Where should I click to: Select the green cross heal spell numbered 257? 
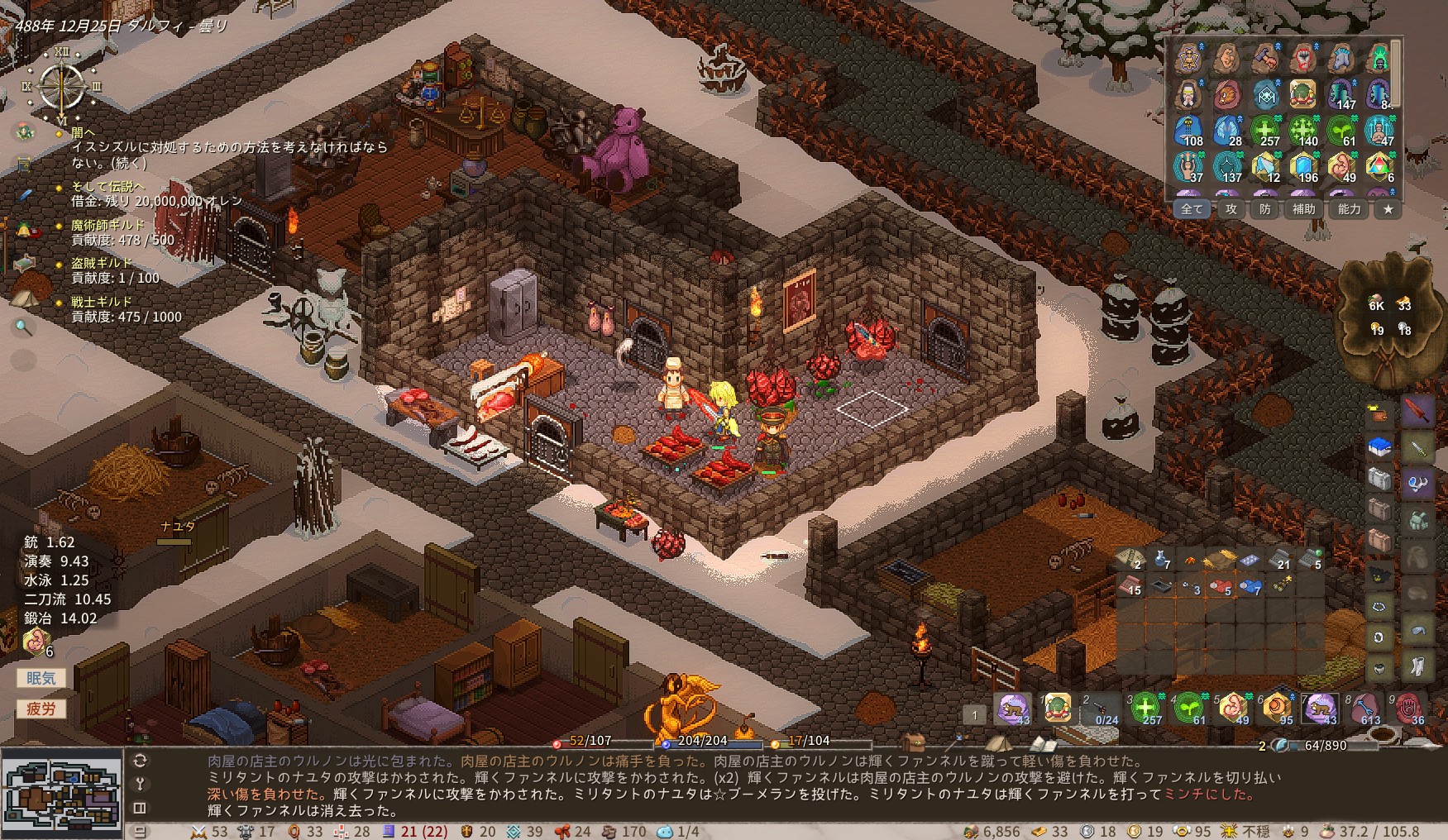[1265, 131]
